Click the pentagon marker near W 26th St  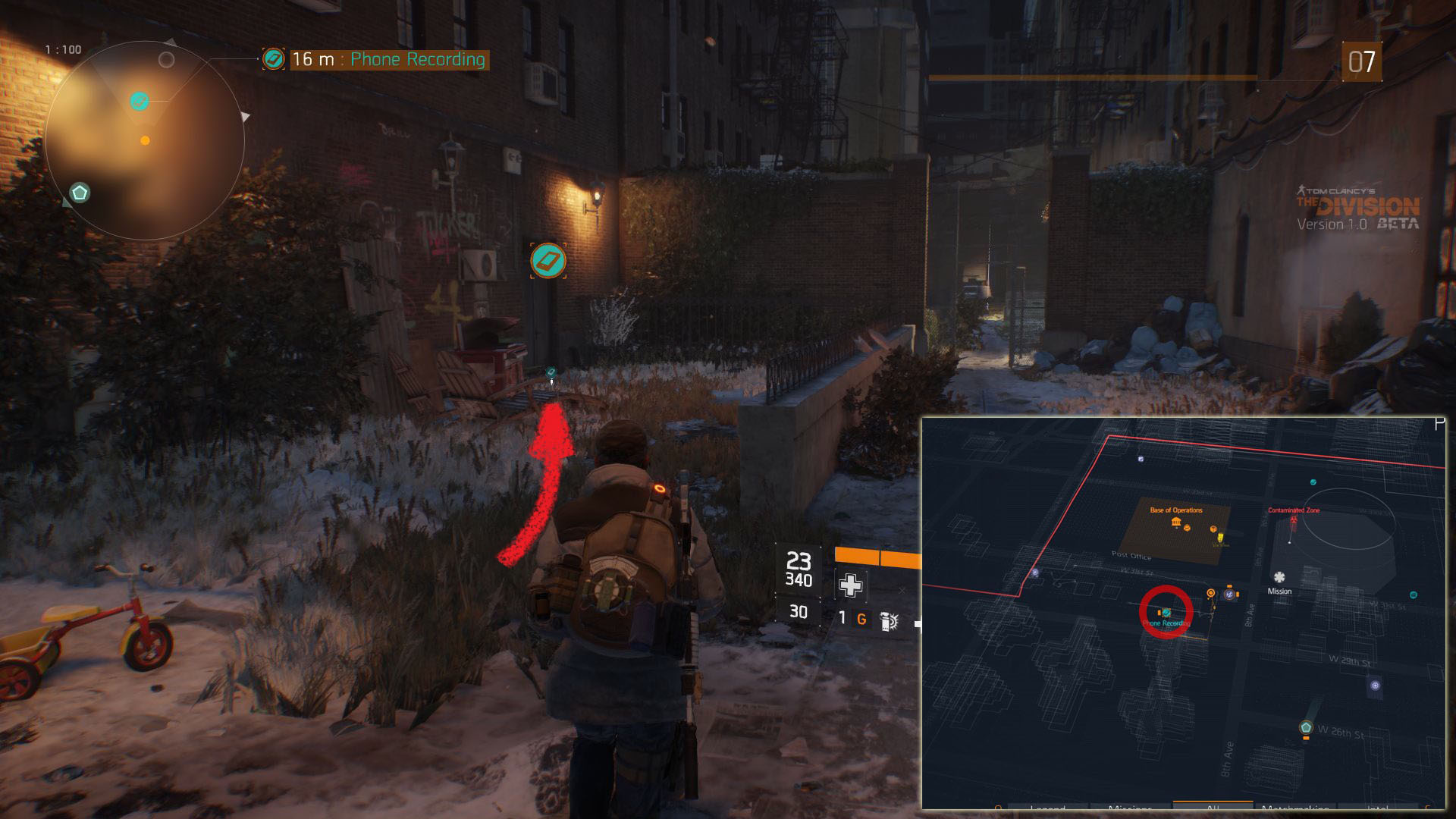(1306, 728)
